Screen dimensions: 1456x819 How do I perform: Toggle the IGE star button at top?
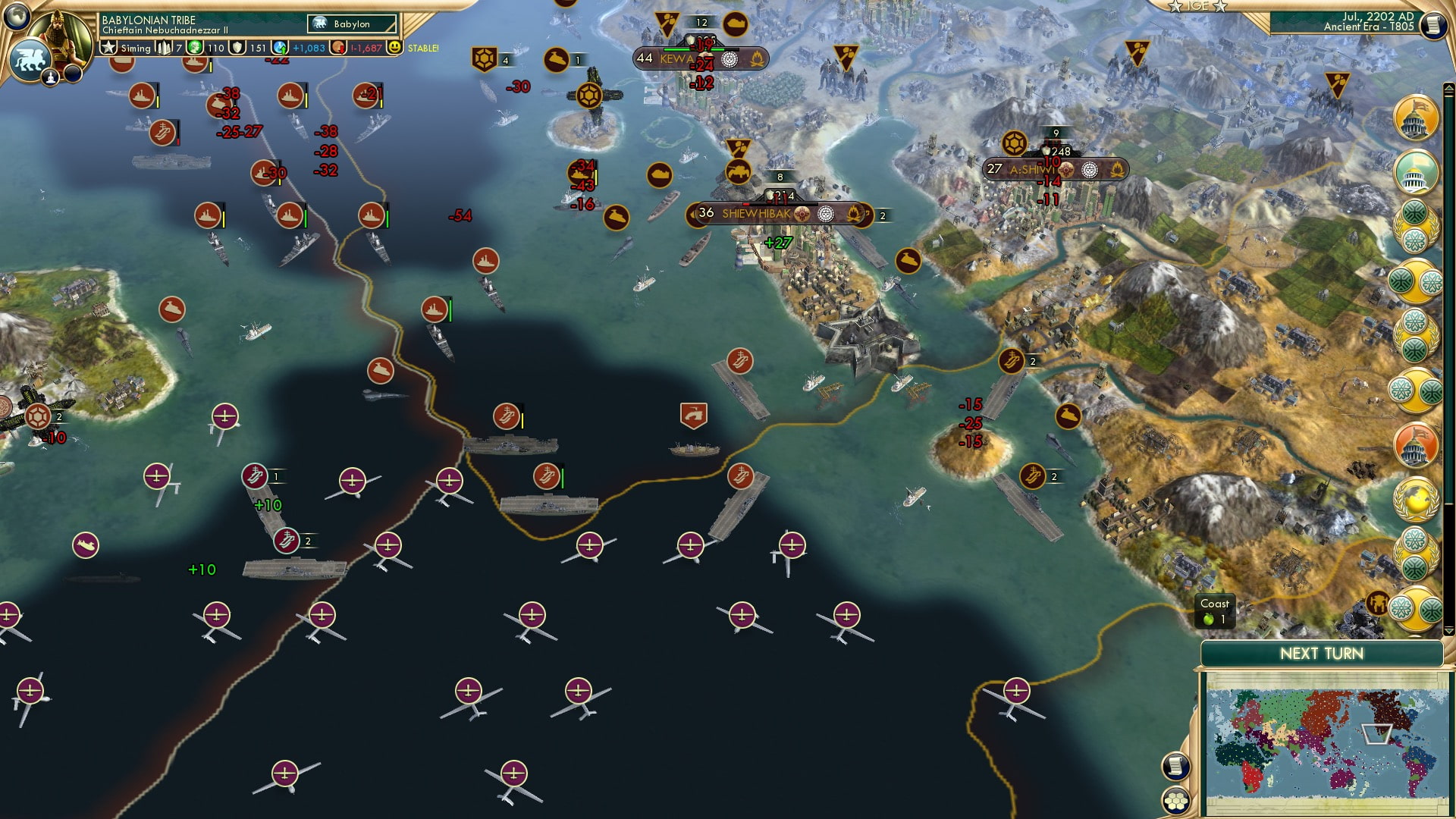pyautogui.click(x=1198, y=8)
